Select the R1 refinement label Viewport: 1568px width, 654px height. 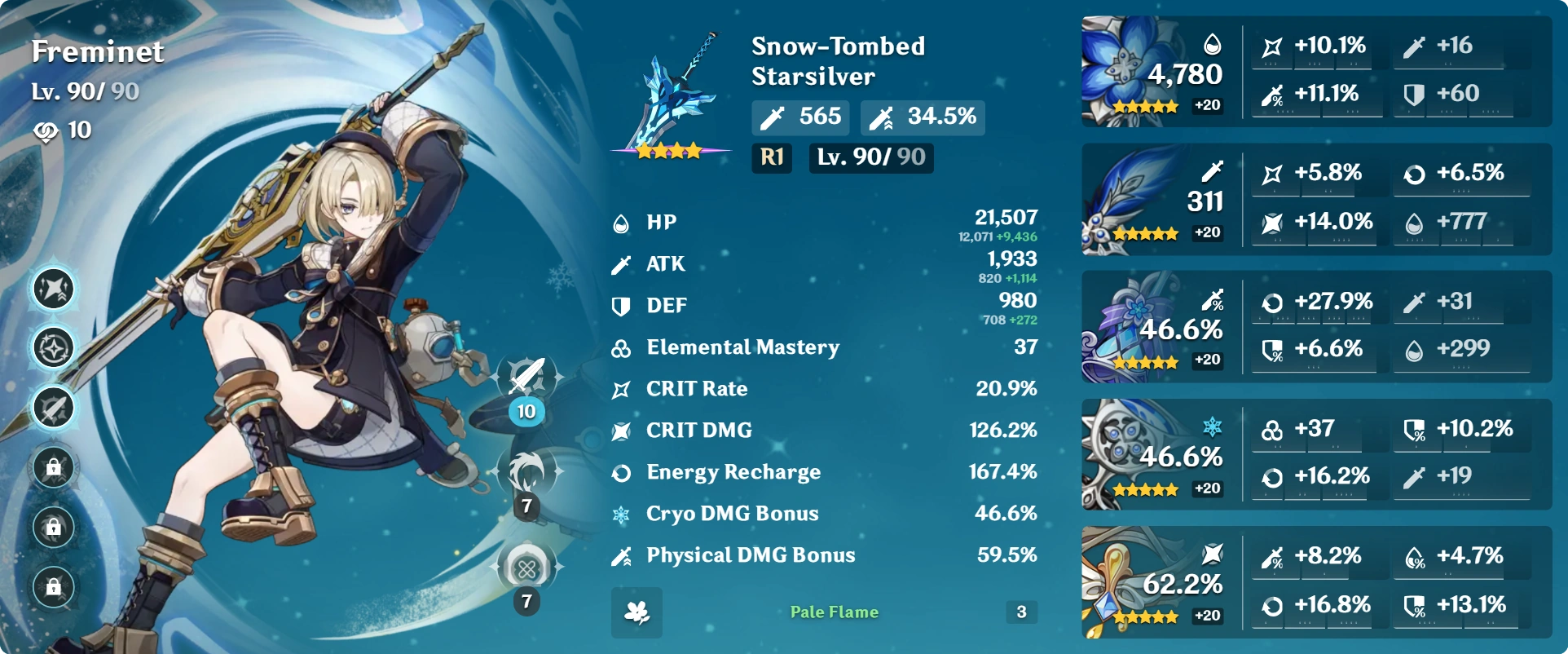click(770, 158)
